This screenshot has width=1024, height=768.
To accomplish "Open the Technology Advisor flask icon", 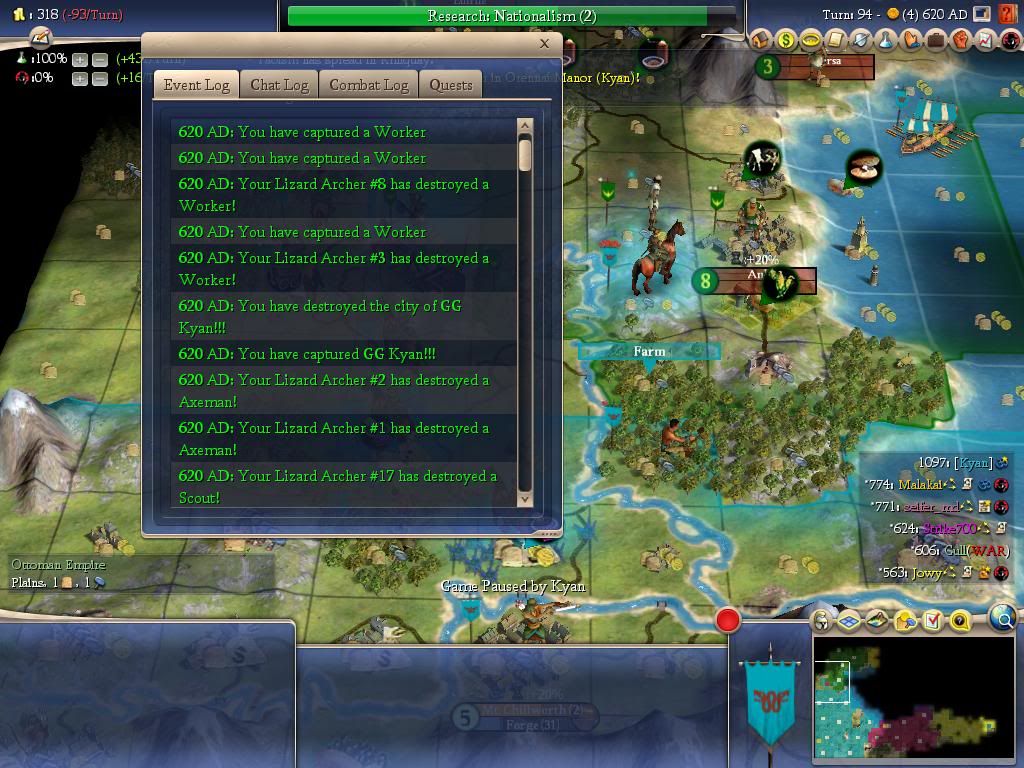I will point(886,41).
